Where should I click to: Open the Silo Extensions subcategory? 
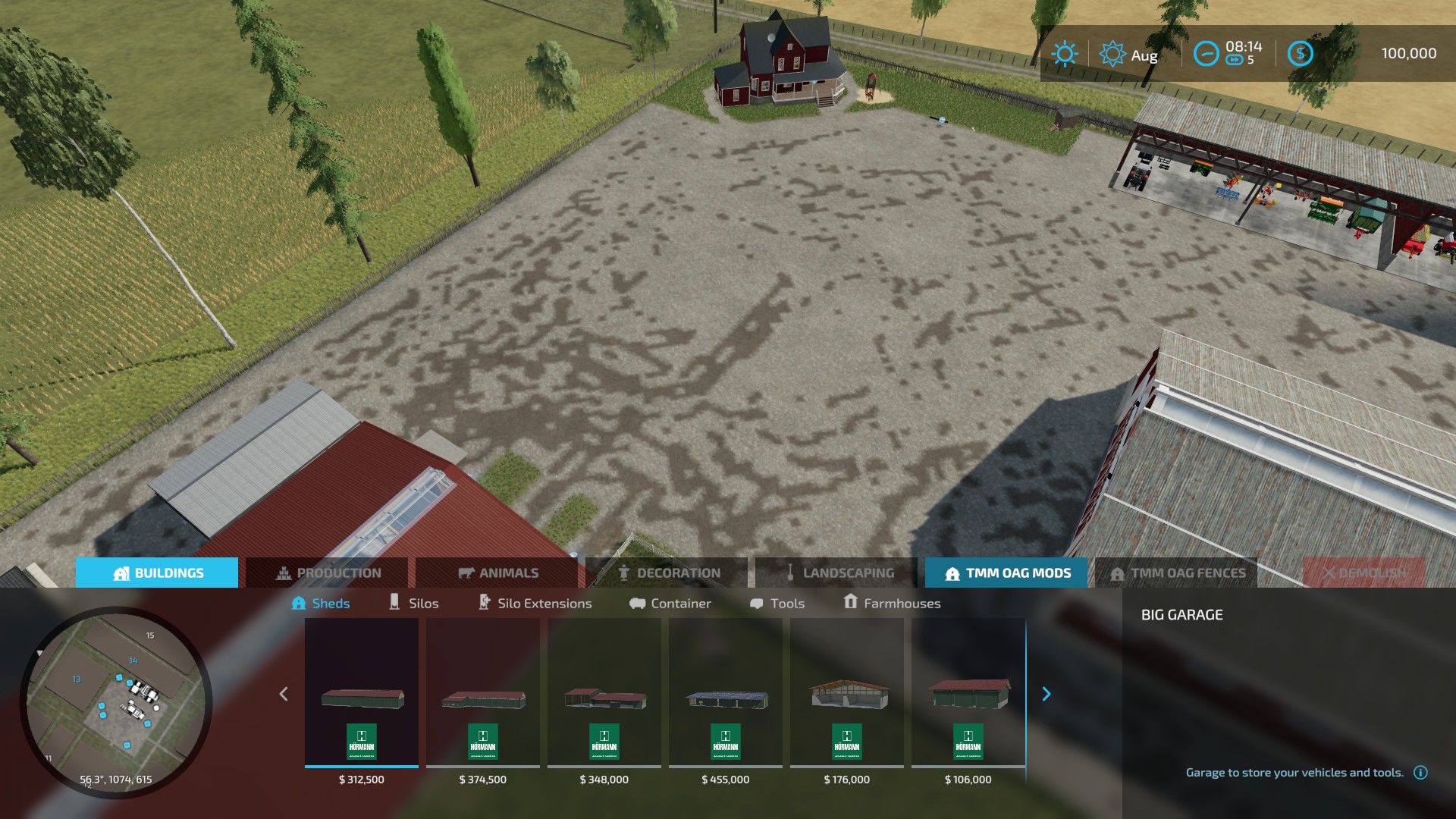(x=535, y=604)
